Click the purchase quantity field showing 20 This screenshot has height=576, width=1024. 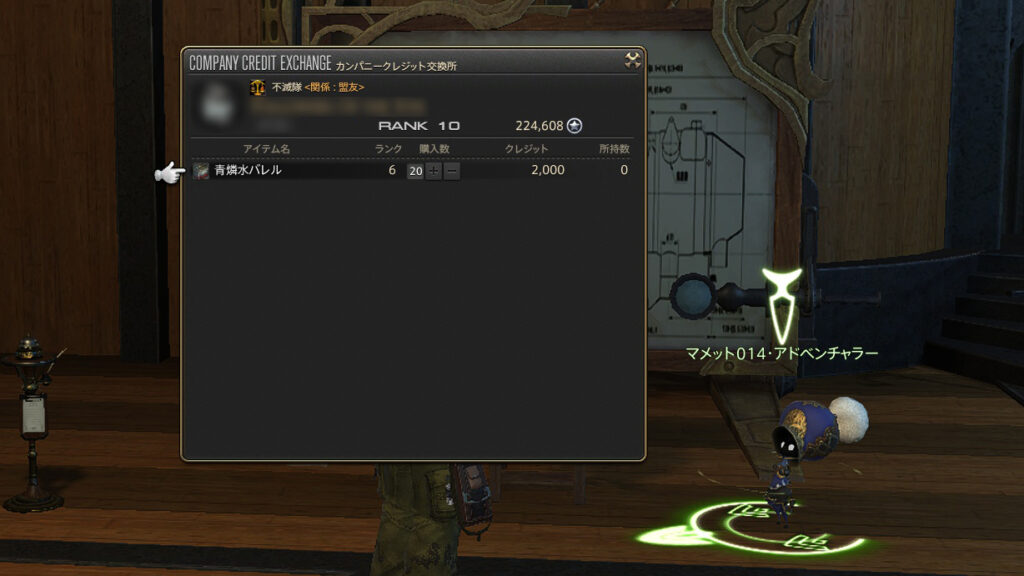pos(415,171)
